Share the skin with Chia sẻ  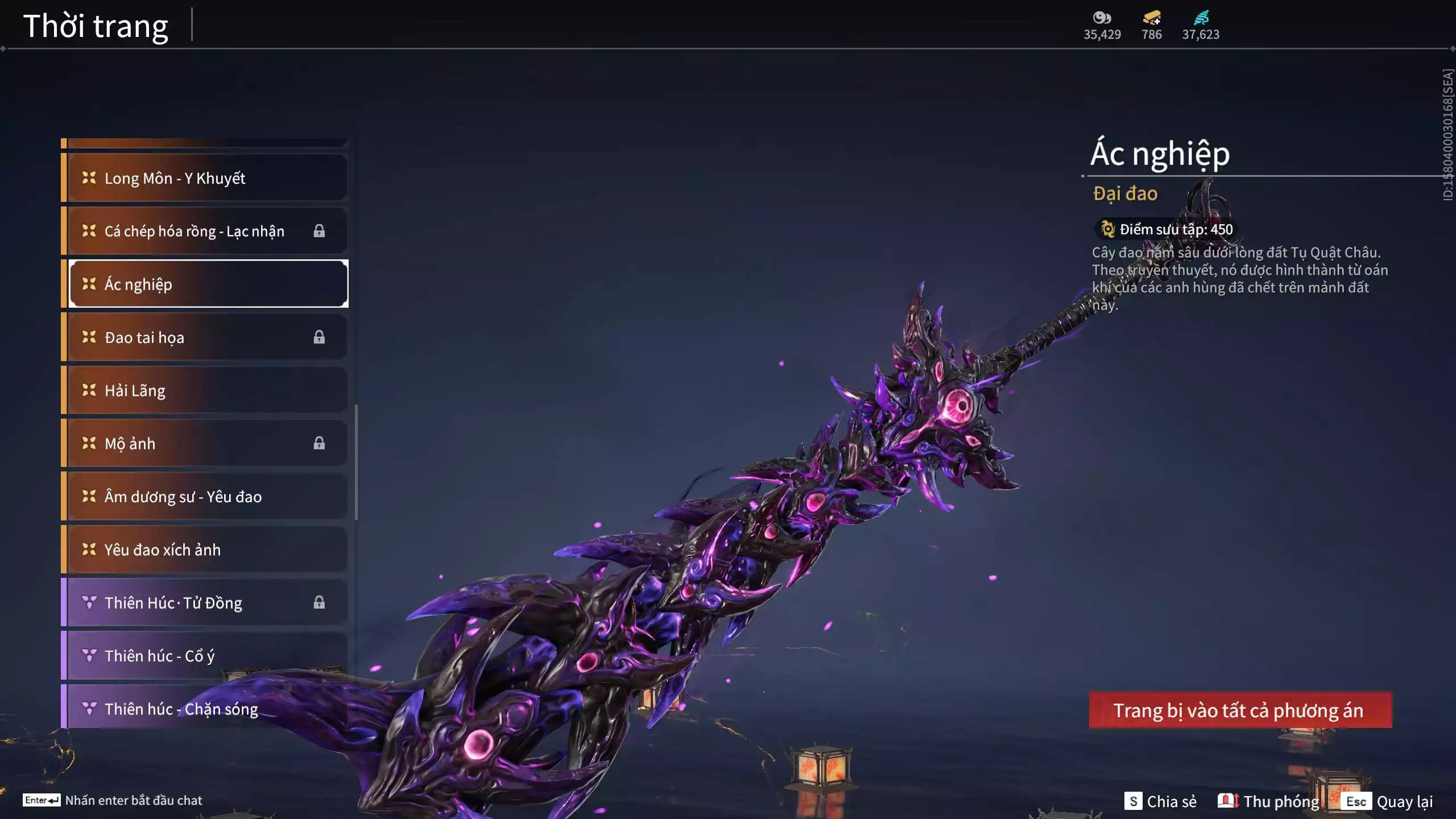click(1161, 801)
